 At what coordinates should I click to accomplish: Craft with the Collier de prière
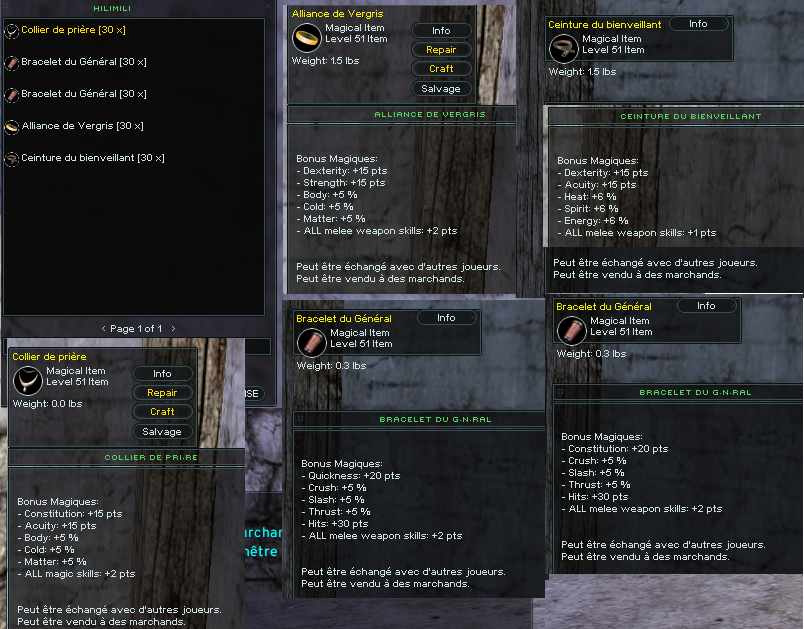(162, 412)
